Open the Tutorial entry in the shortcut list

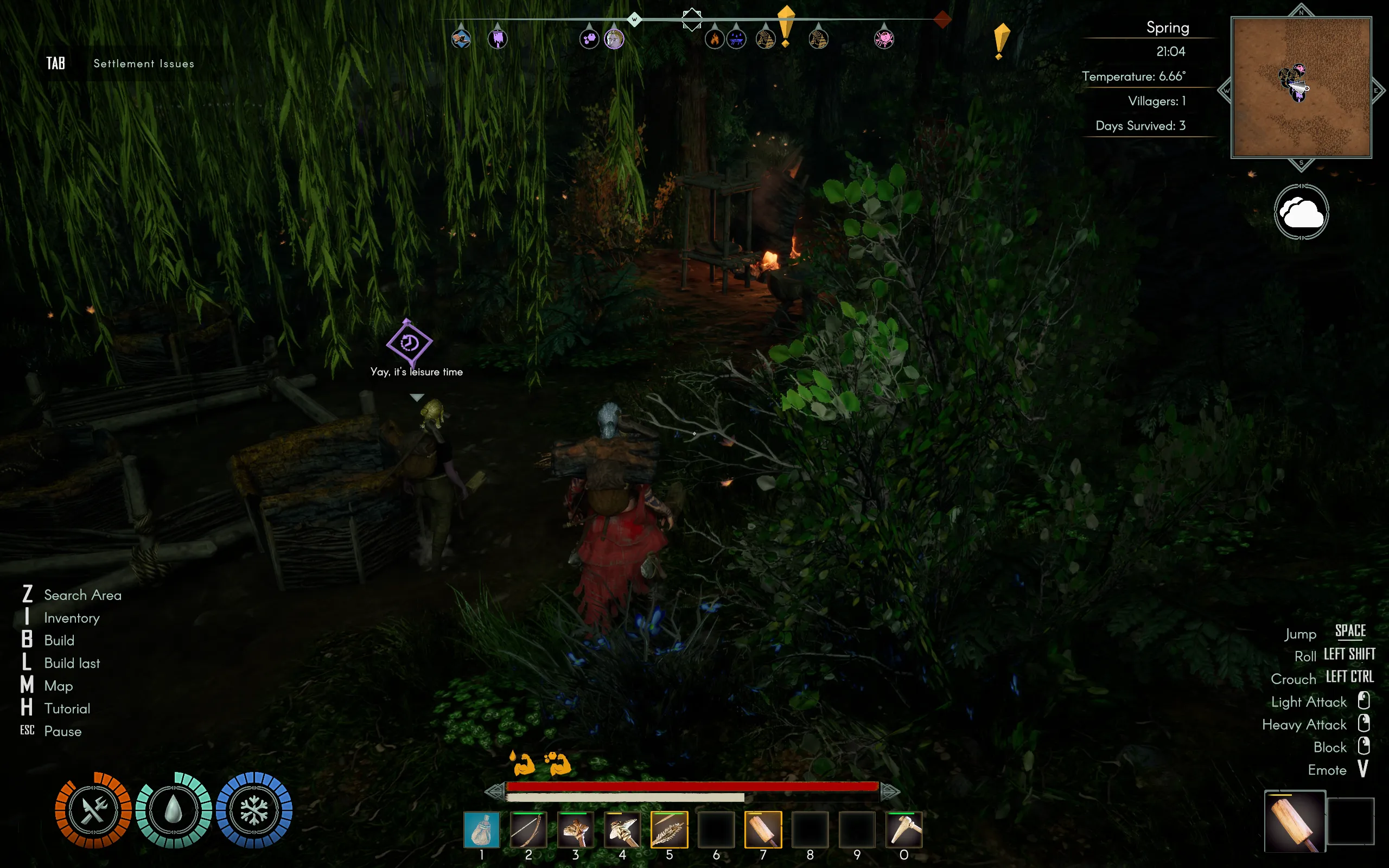pos(67,708)
